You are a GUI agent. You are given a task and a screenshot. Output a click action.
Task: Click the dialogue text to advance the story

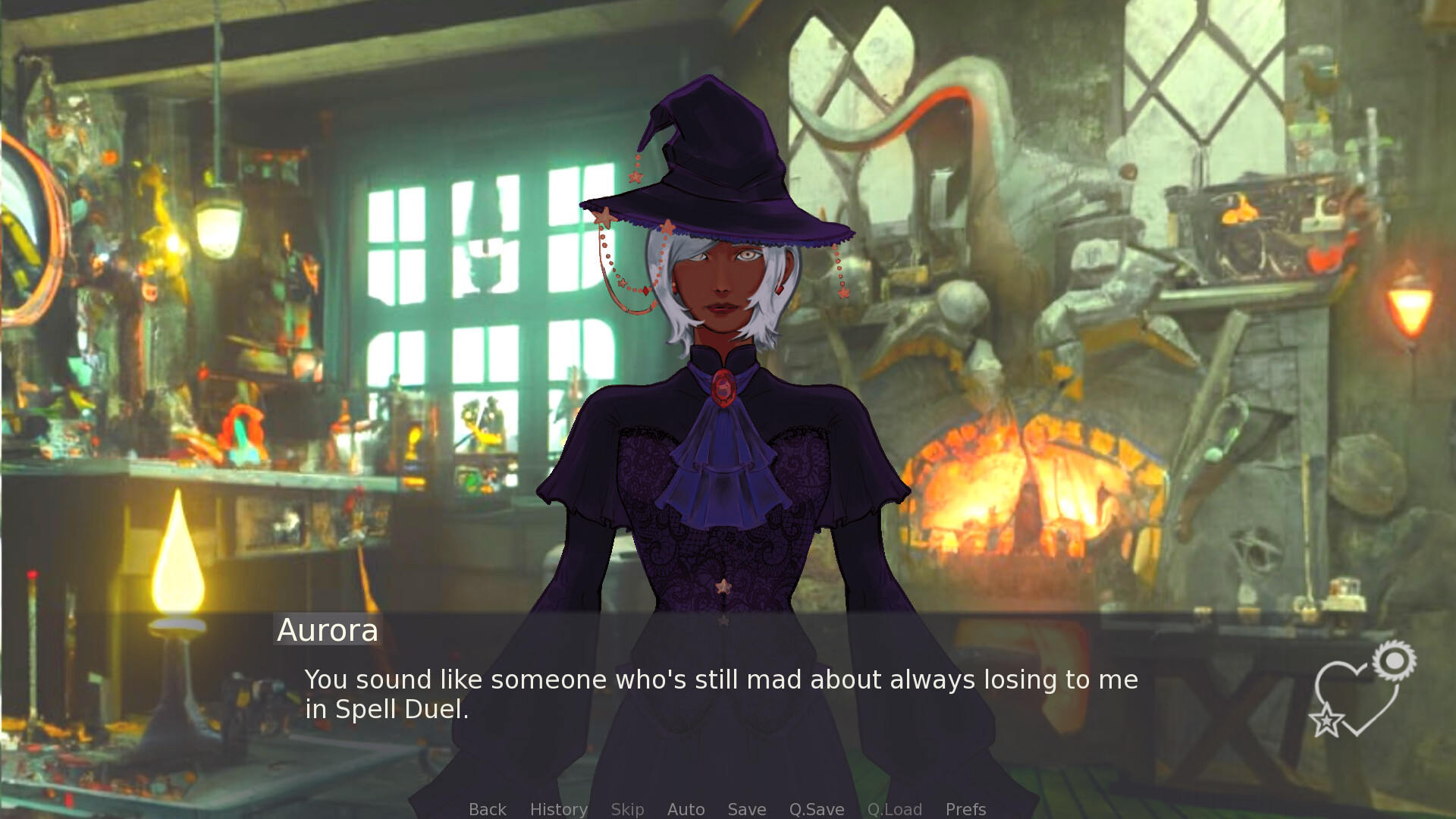(720, 694)
